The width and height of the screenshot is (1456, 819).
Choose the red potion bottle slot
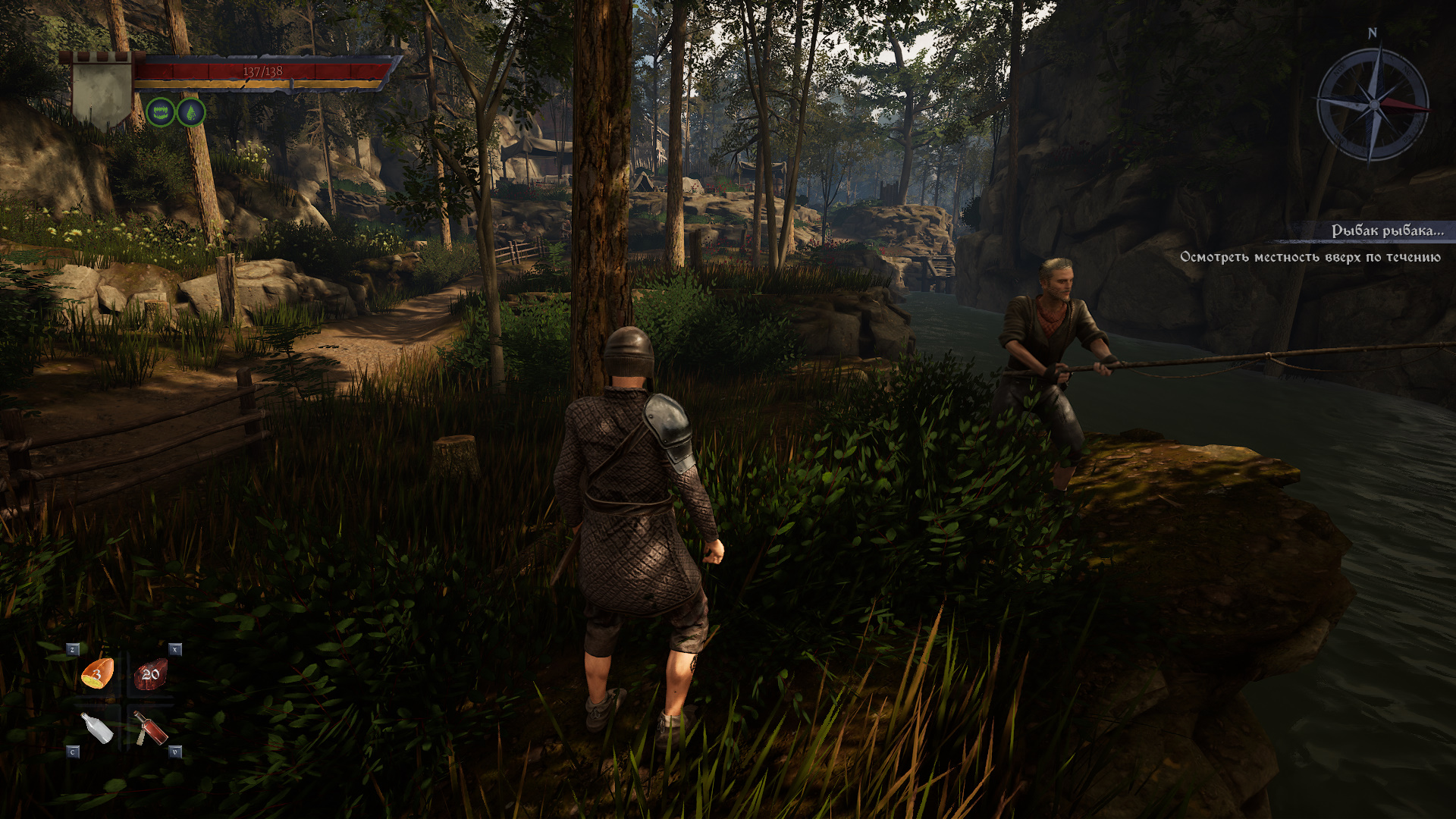[151, 728]
